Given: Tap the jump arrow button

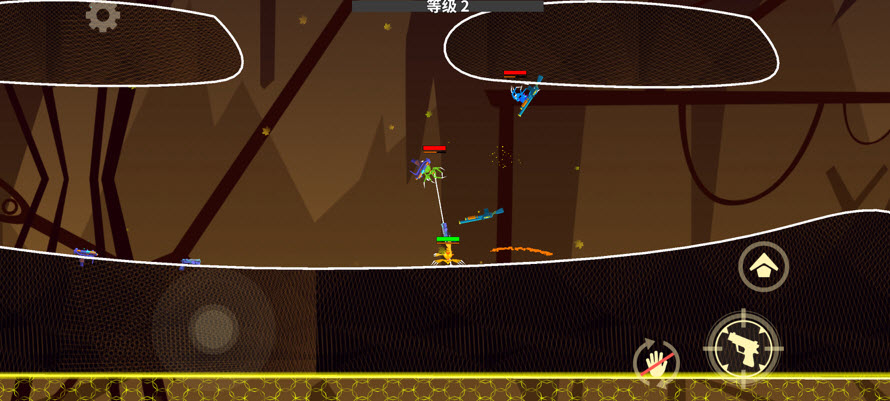Looking at the screenshot, I should pyautogui.click(x=763, y=267).
